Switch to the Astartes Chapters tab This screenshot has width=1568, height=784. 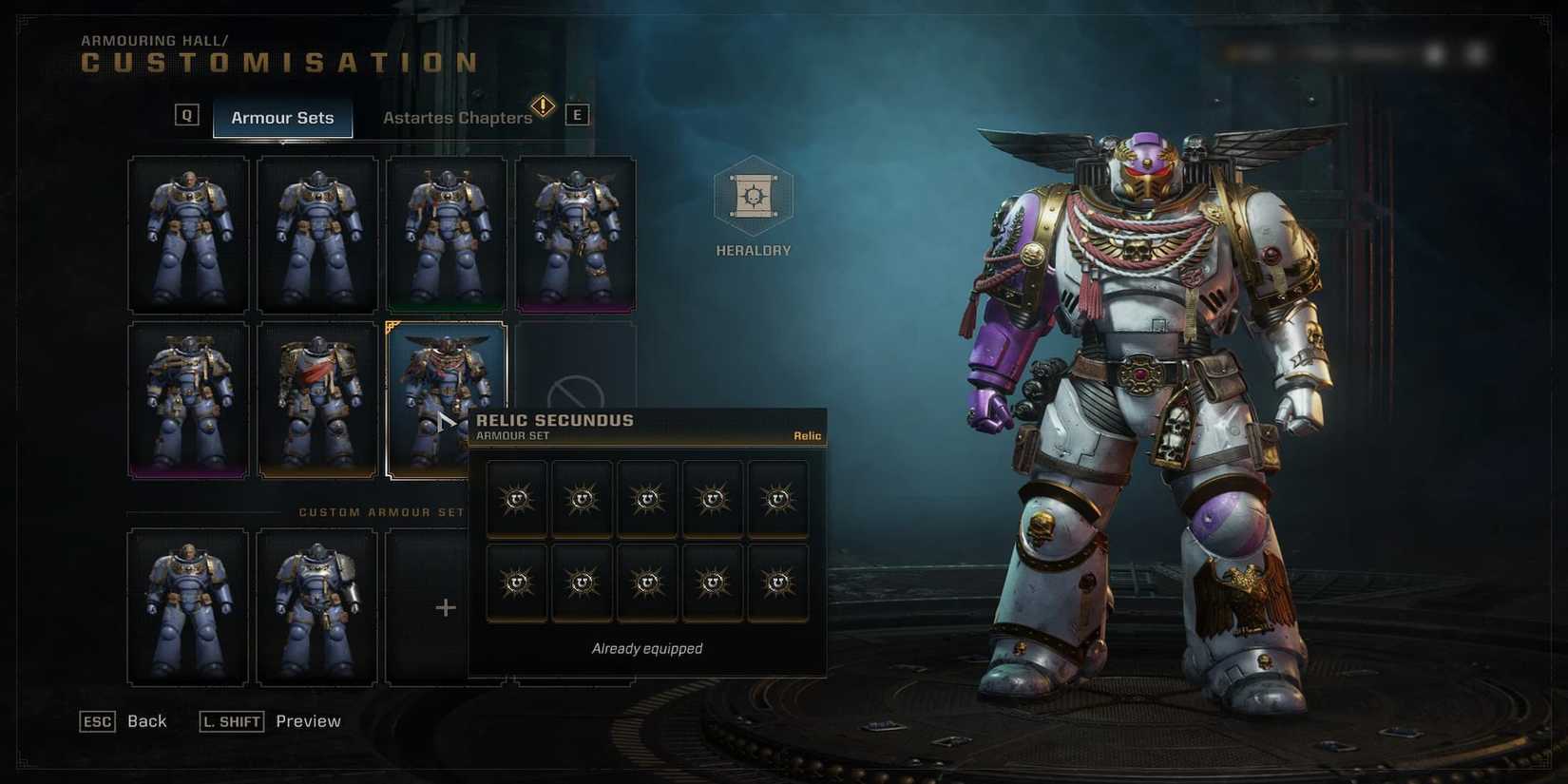coord(457,117)
